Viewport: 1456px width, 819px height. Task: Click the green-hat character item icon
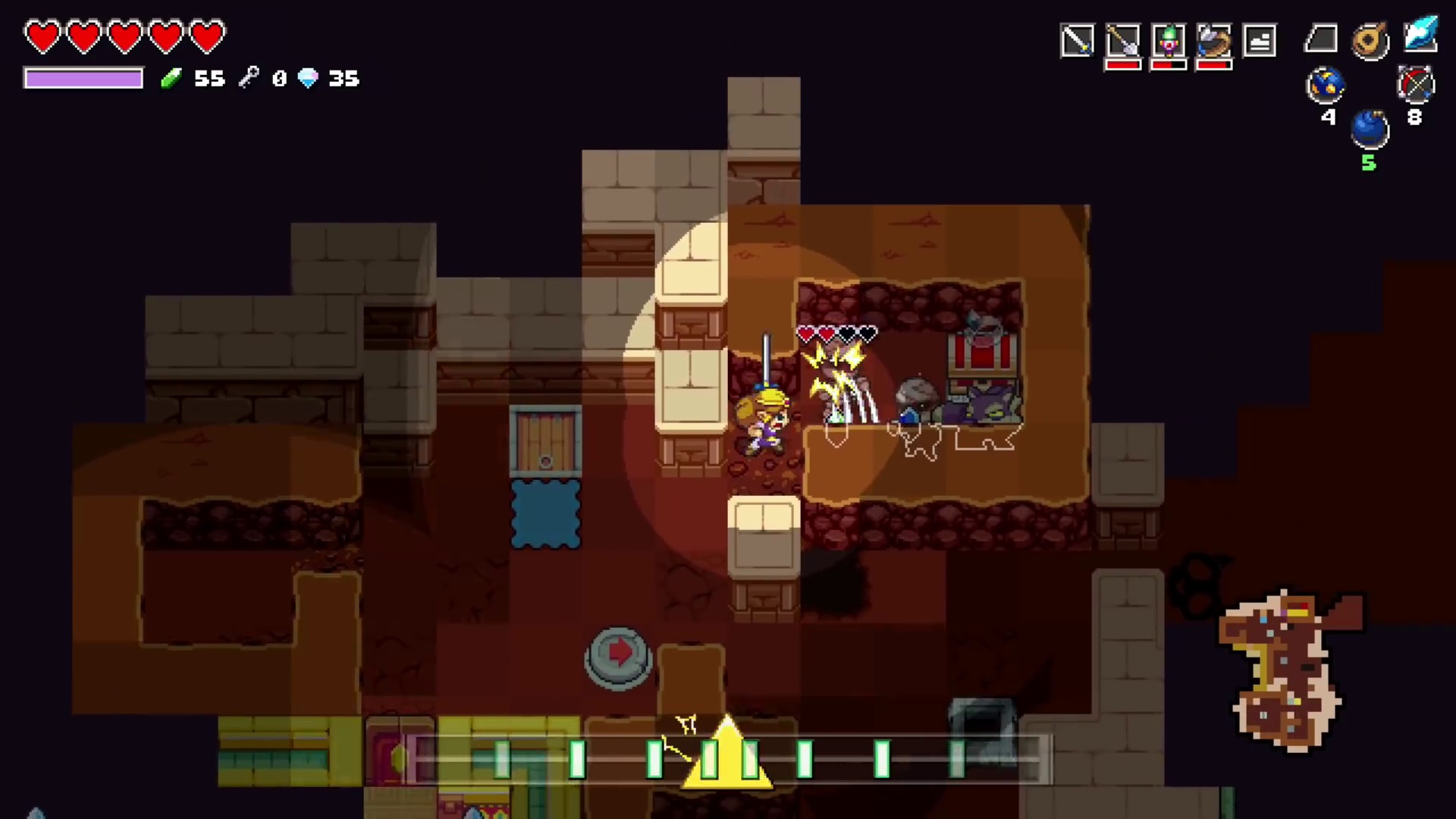[1168, 39]
